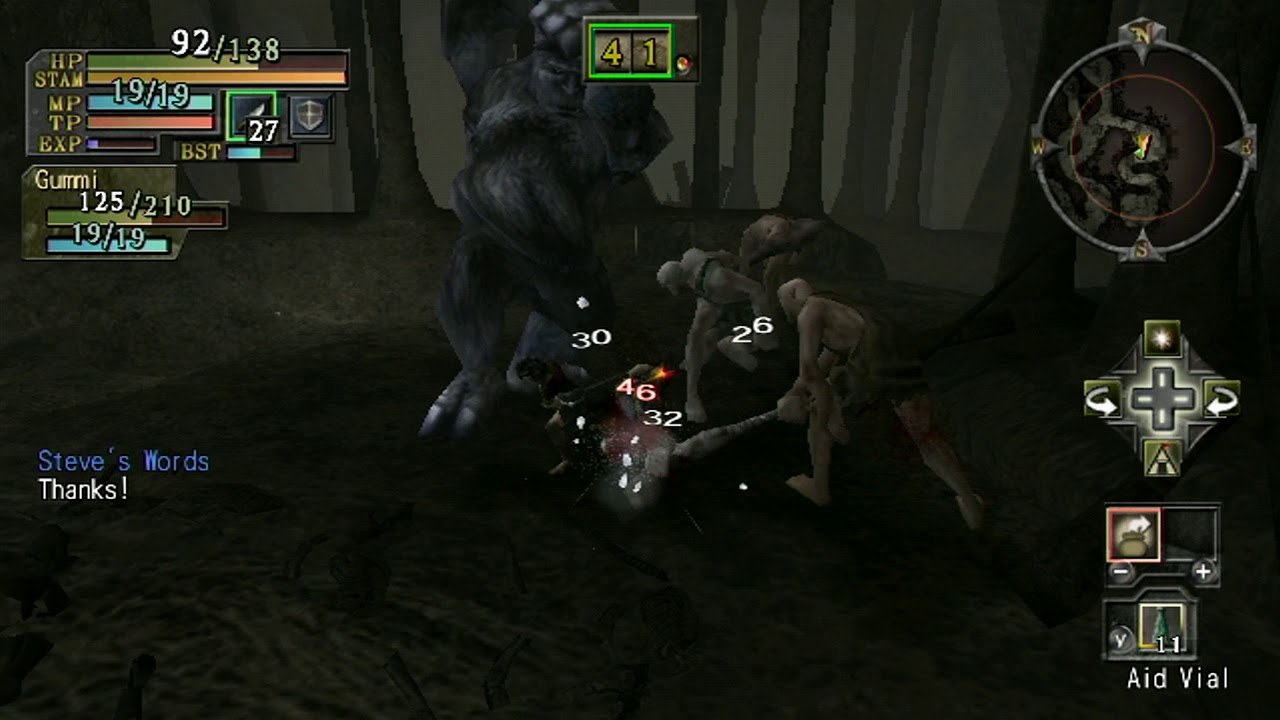Choose the tent camp icon below the cross
The height and width of the screenshot is (720, 1280).
click(x=1162, y=458)
